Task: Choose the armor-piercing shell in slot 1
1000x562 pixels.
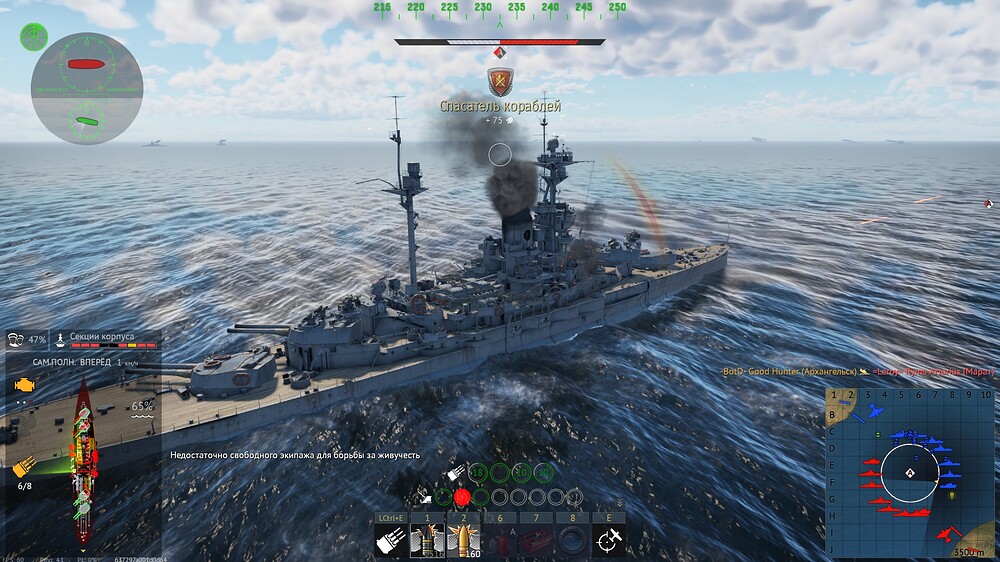Action: coord(427,541)
